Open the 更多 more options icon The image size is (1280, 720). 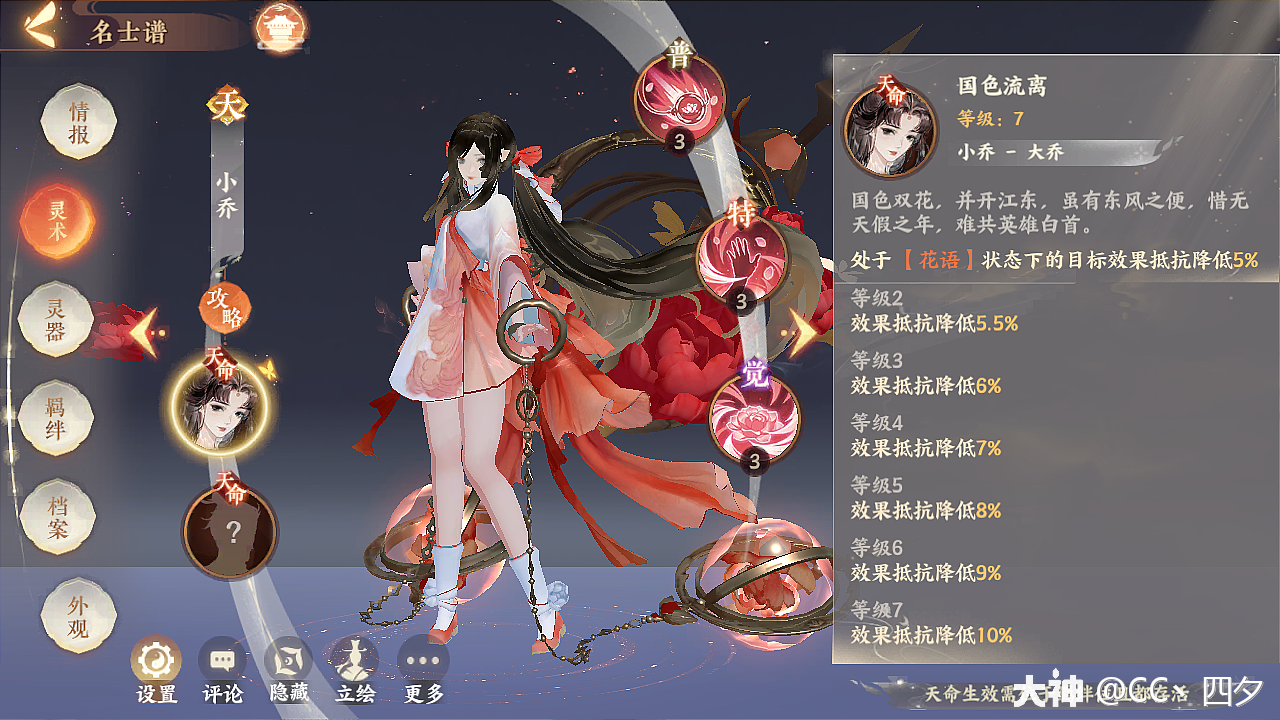423,660
